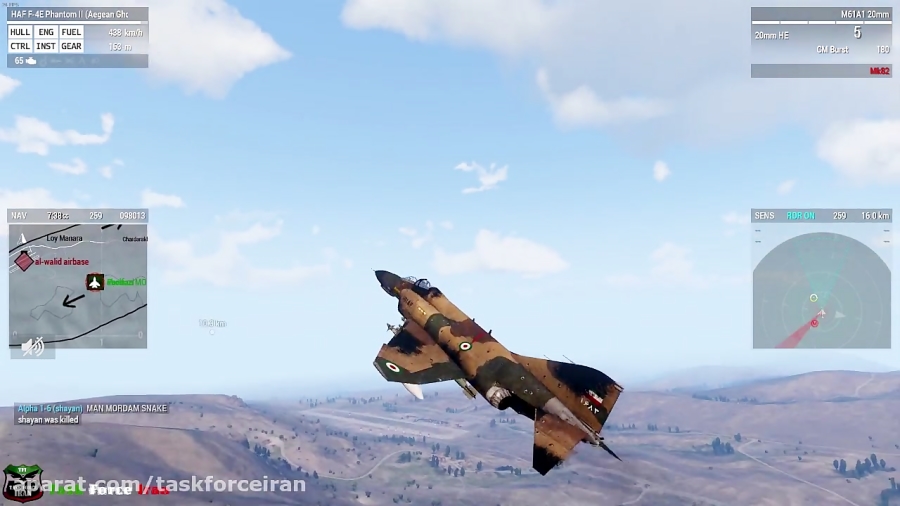This screenshot has height=506, width=900.
Task: Click the Task Force Iran logo badge
Action: pos(22,482)
